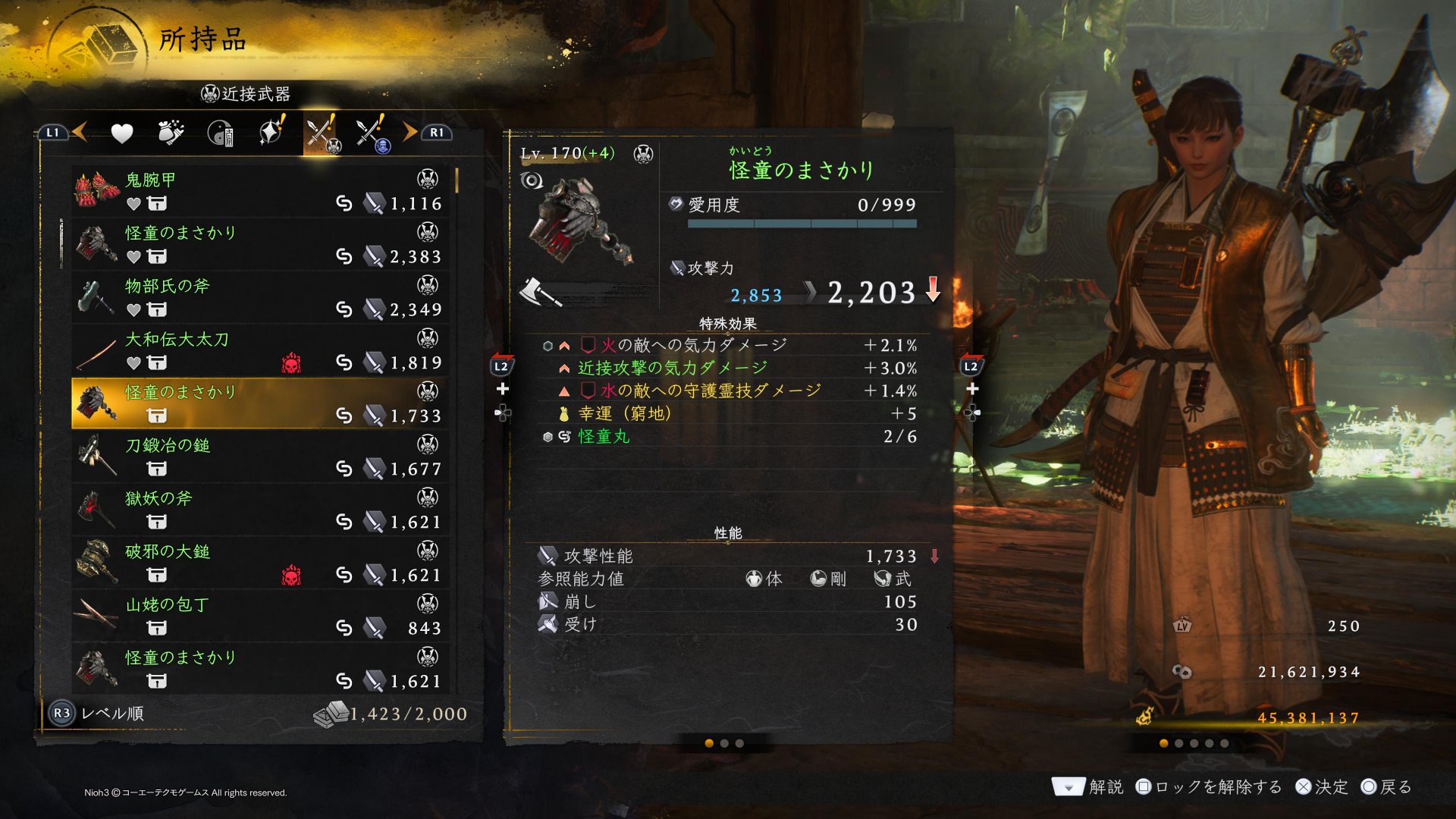Change the レベル順 sort order
The image size is (1456, 819).
pos(99,714)
